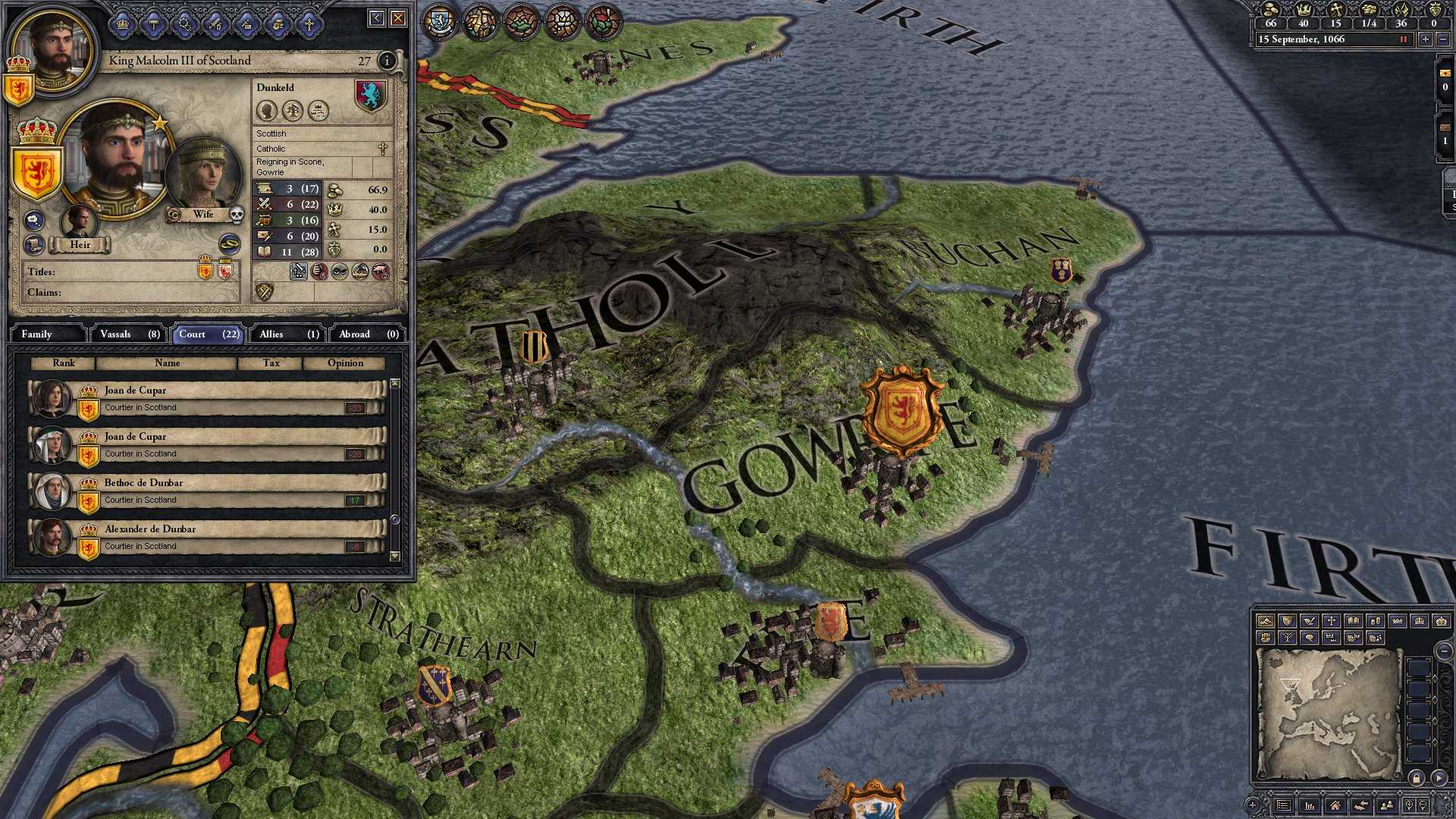Open the message log list icon

click(x=1282, y=806)
